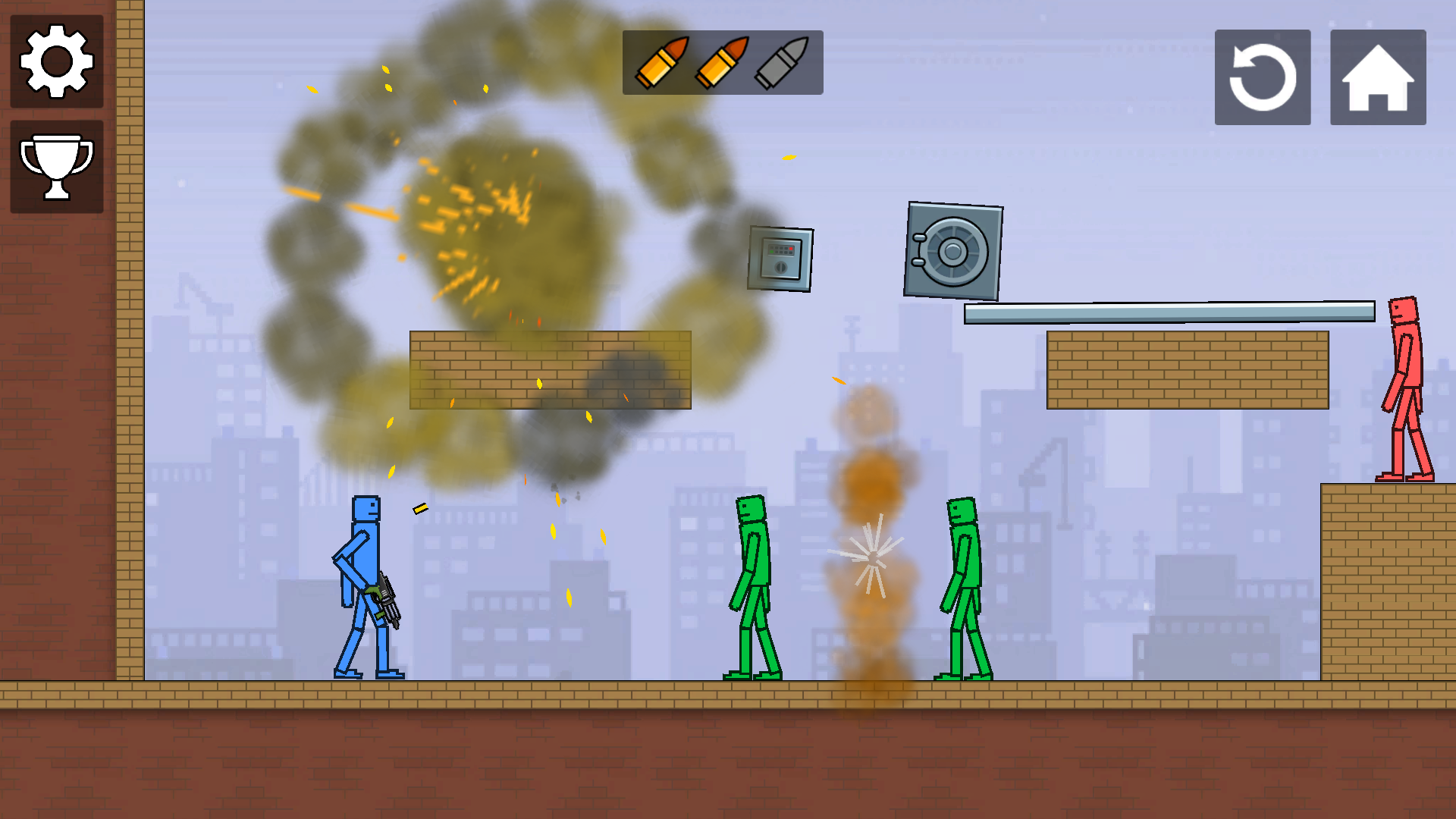Screen dimensions: 1456x819
Task: Return to the home screen
Action: 1376,77
